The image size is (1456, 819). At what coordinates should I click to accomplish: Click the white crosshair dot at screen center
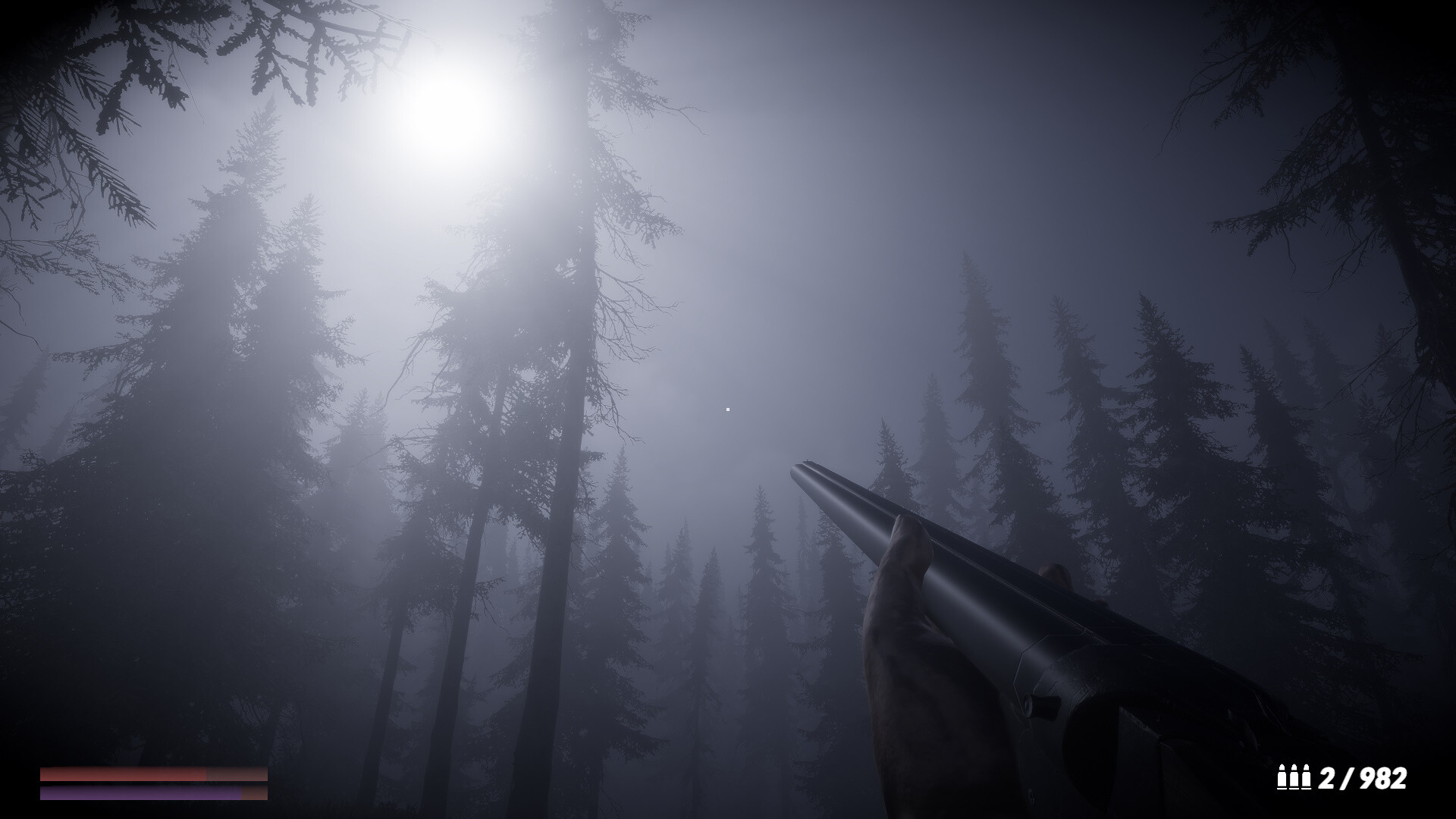(727, 409)
